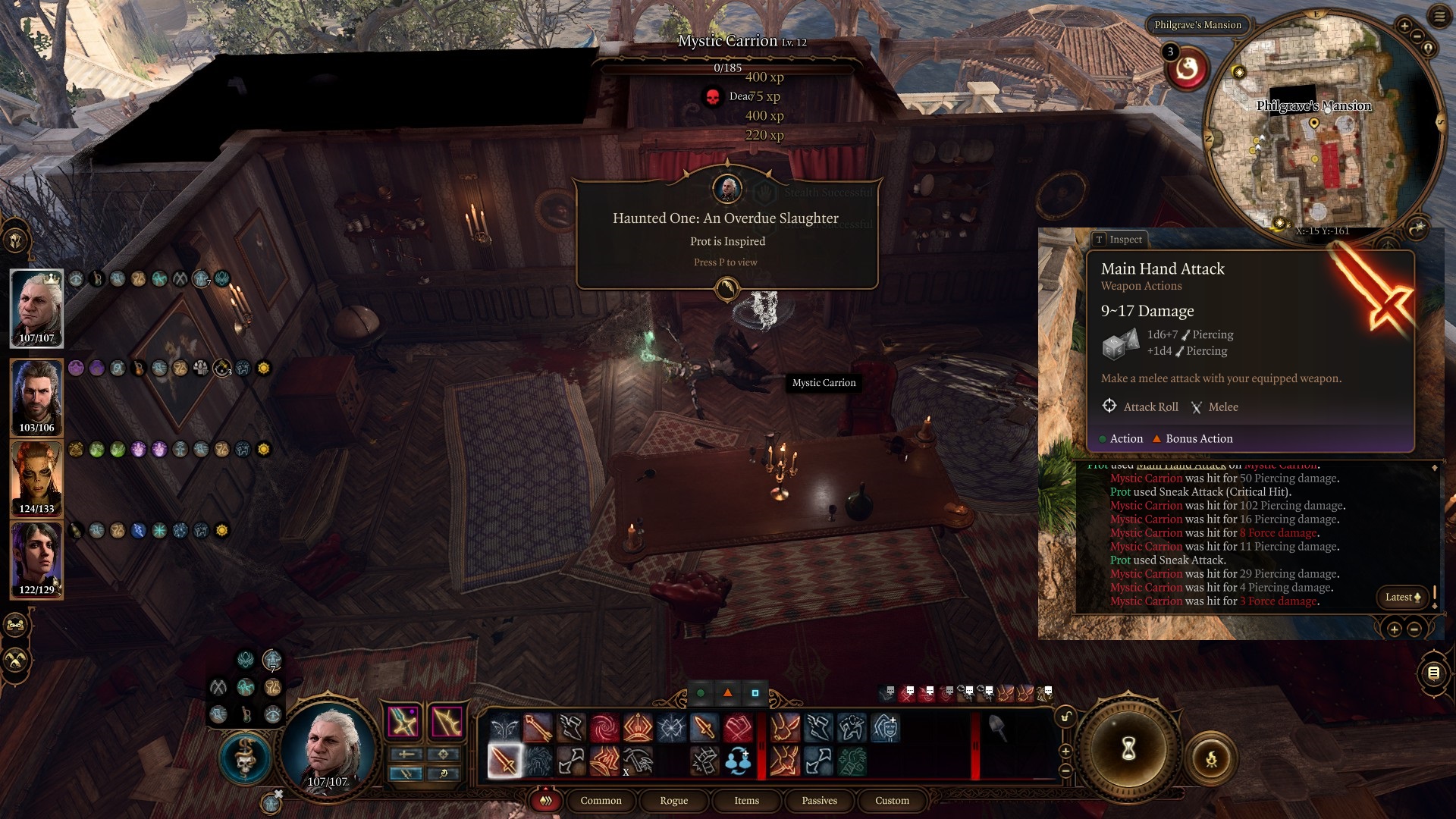1456x819 pixels.
Task: Select the bearded companion's party portrait
Action: point(36,397)
